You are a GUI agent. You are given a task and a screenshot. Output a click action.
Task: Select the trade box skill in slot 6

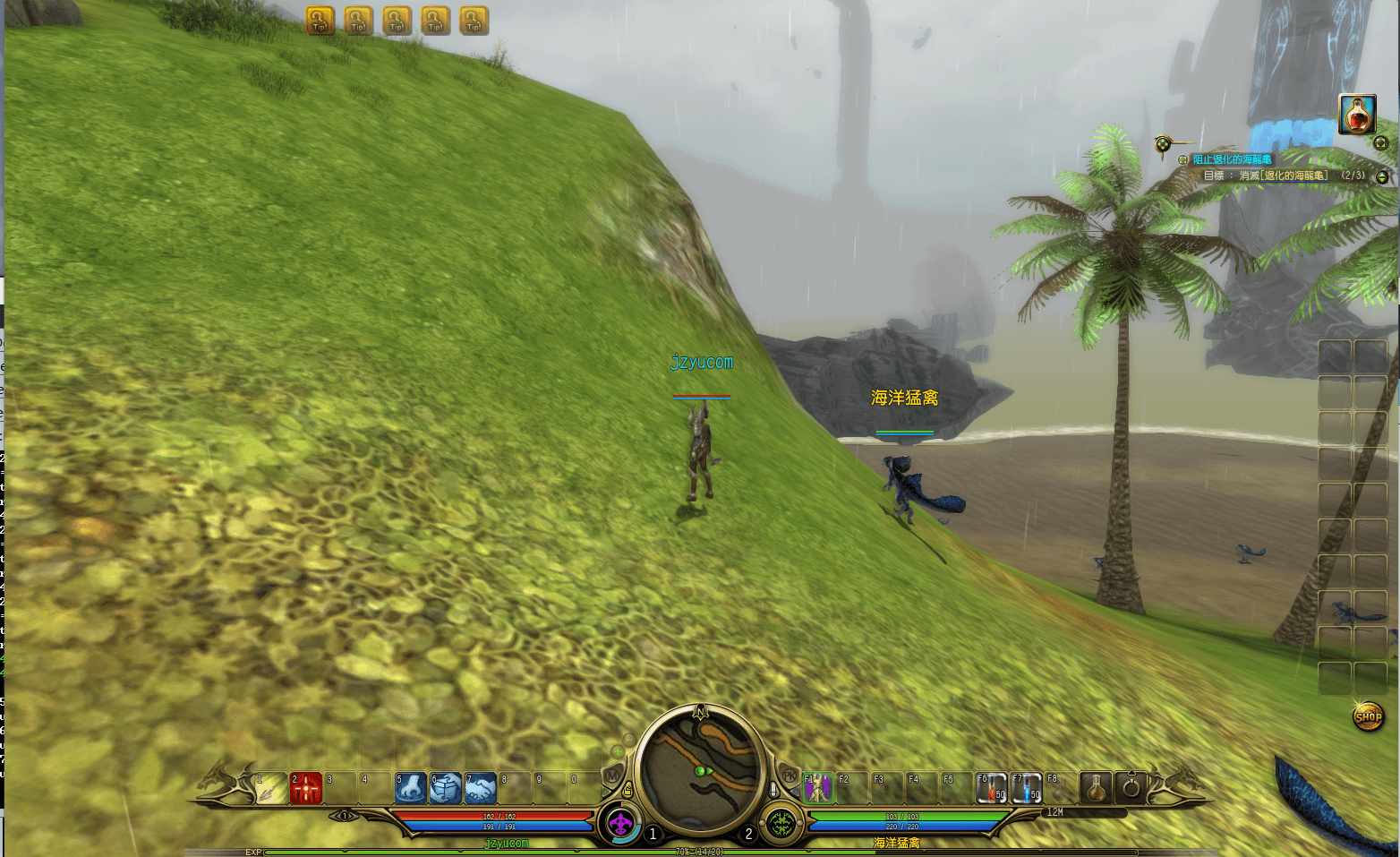click(x=446, y=788)
